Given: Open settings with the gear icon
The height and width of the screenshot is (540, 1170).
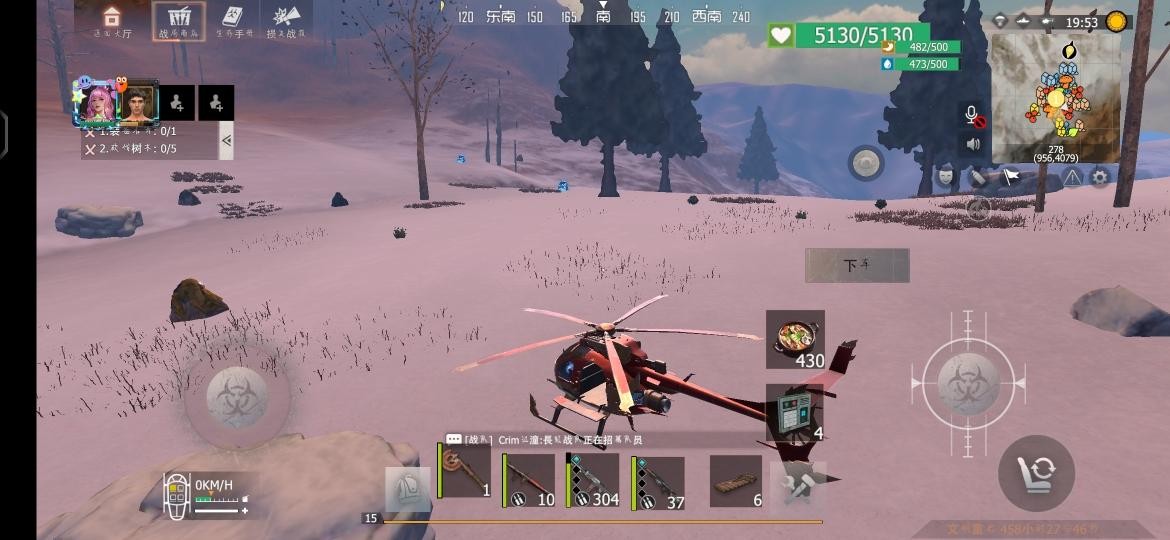Looking at the screenshot, I should 1100,177.
